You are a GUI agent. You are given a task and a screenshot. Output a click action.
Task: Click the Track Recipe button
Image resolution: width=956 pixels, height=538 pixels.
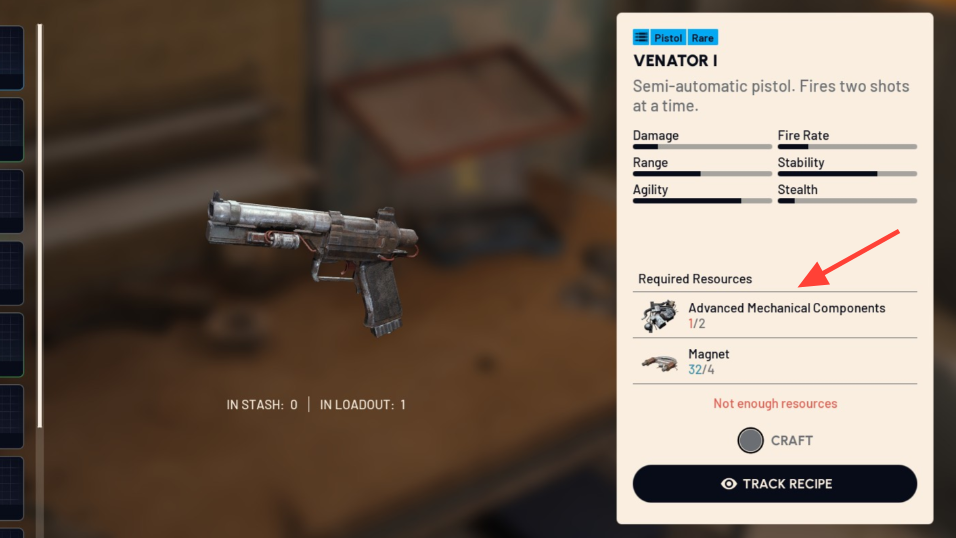click(775, 484)
